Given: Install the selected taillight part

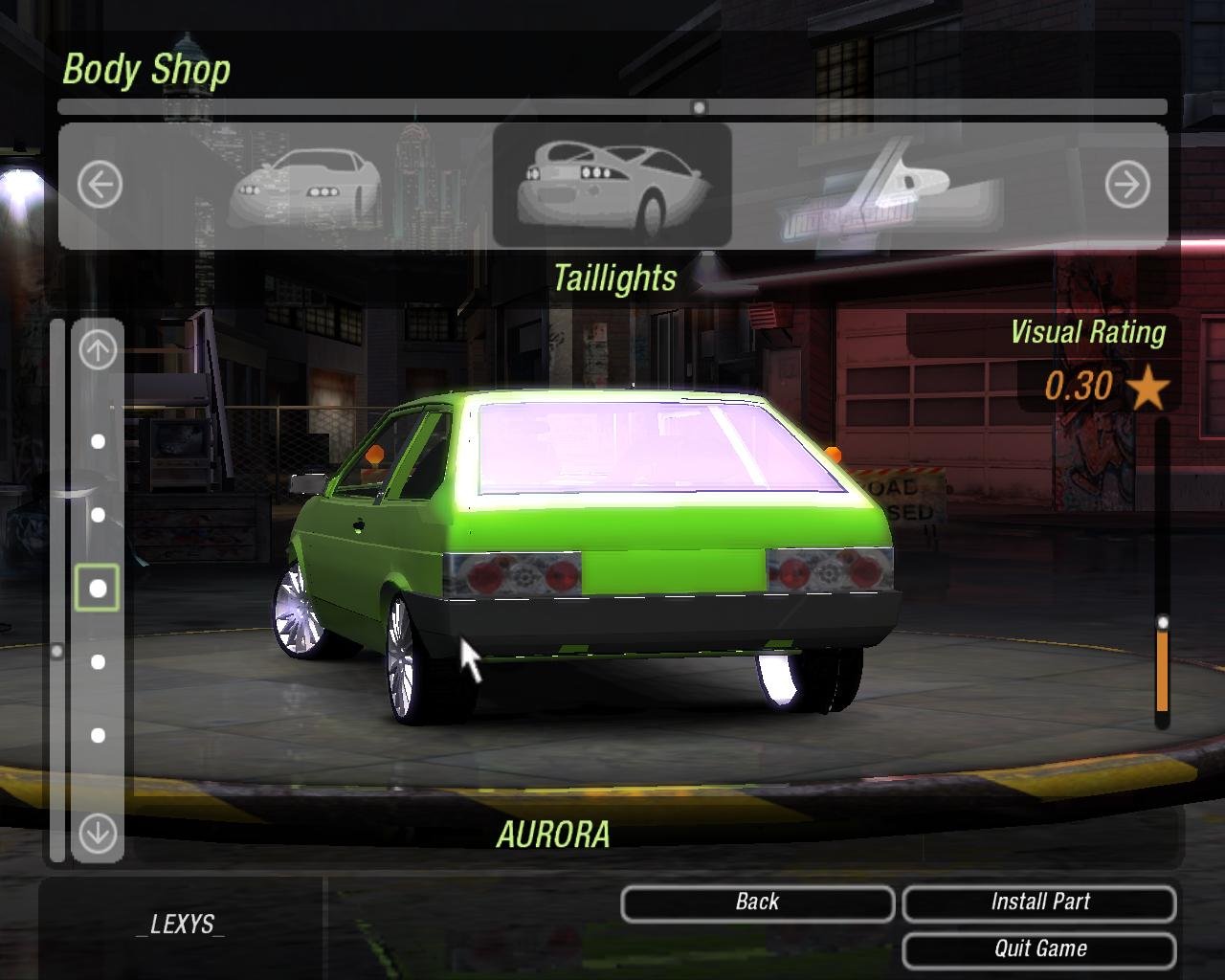Looking at the screenshot, I should (x=1039, y=902).
